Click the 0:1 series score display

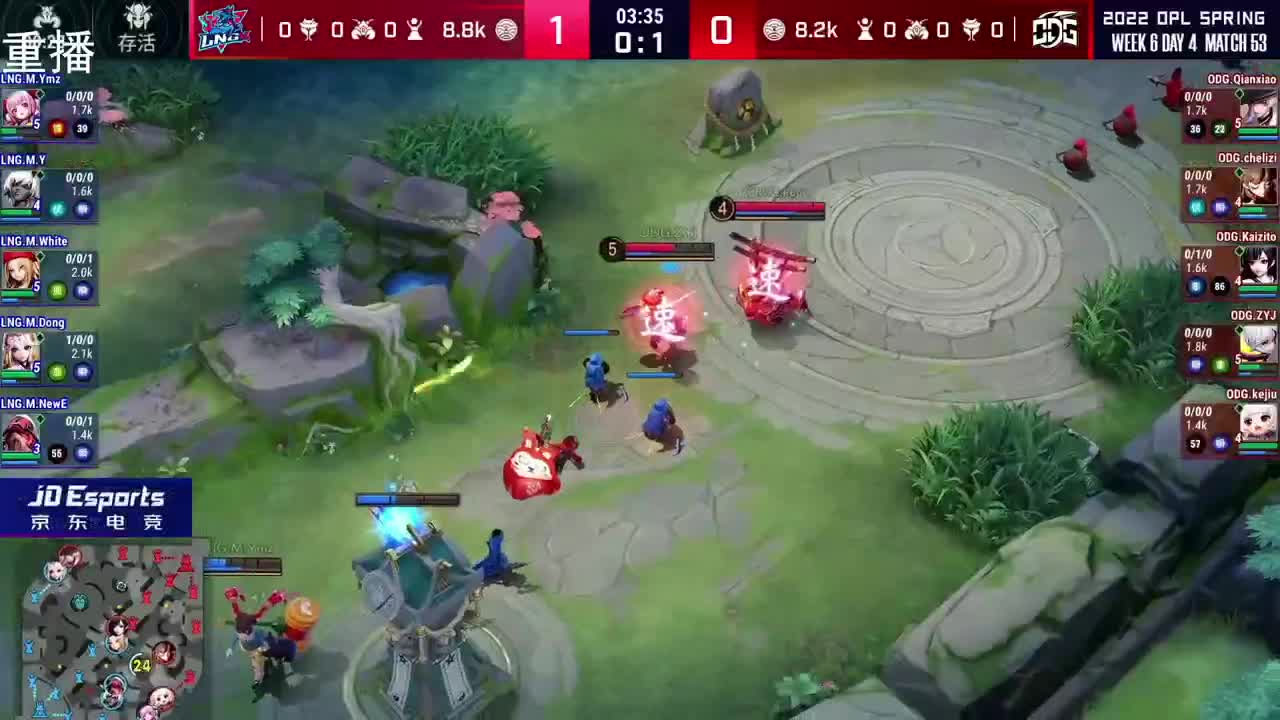click(640, 42)
